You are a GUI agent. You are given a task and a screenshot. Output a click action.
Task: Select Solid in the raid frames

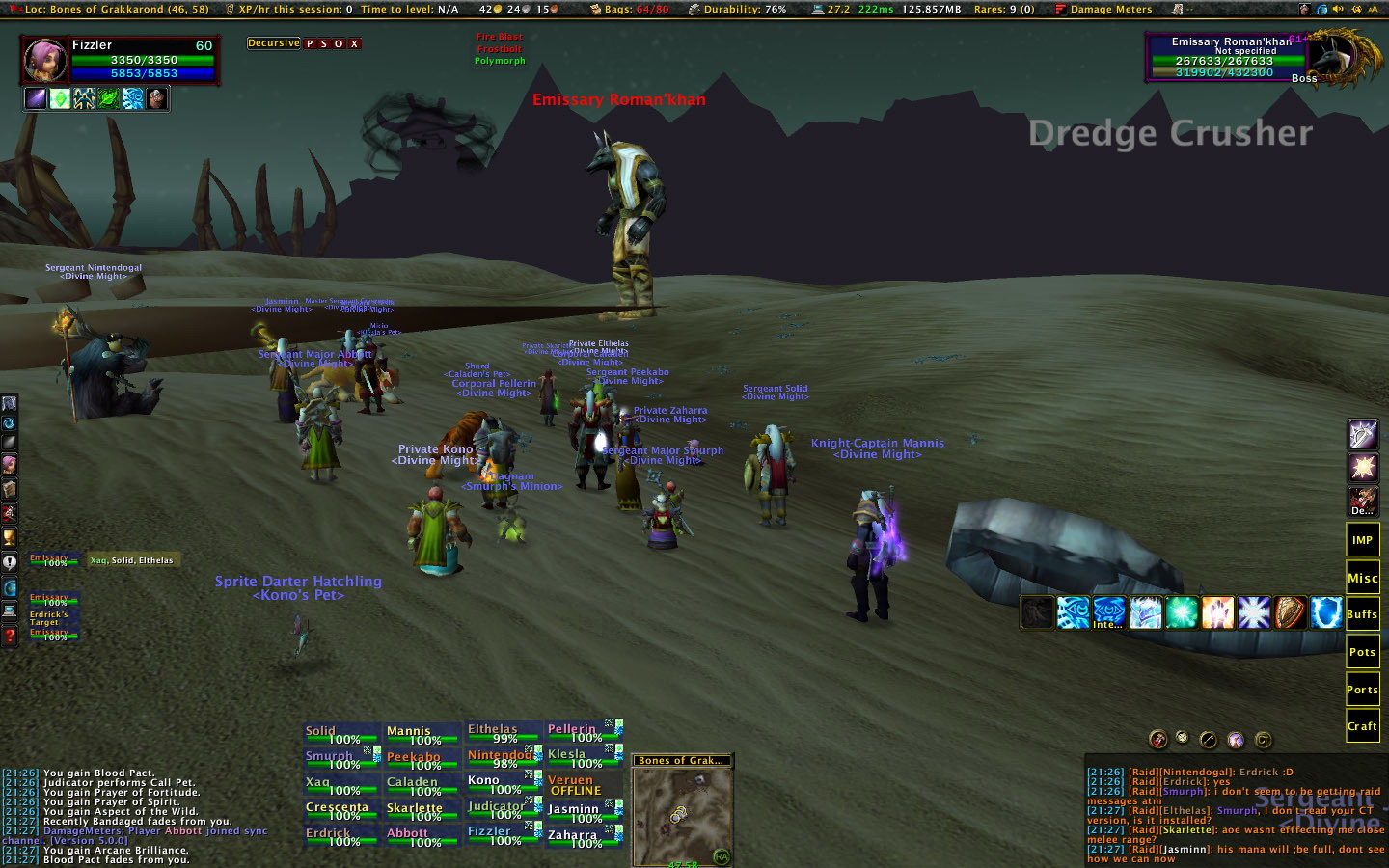pyautogui.click(x=341, y=735)
